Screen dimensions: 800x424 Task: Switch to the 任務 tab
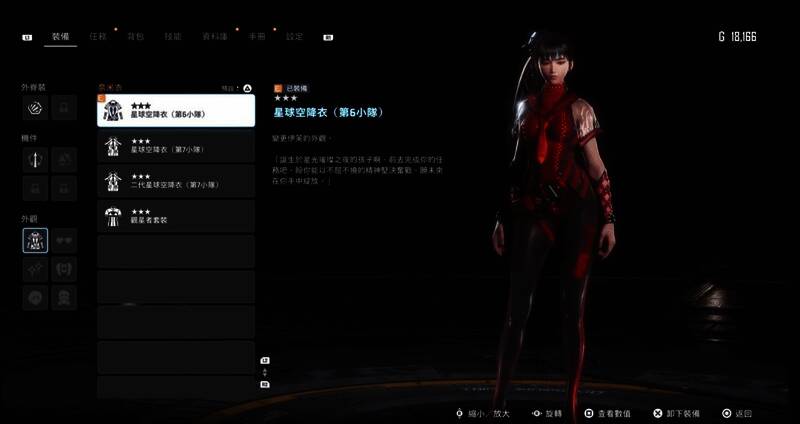click(x=98, y=36)
